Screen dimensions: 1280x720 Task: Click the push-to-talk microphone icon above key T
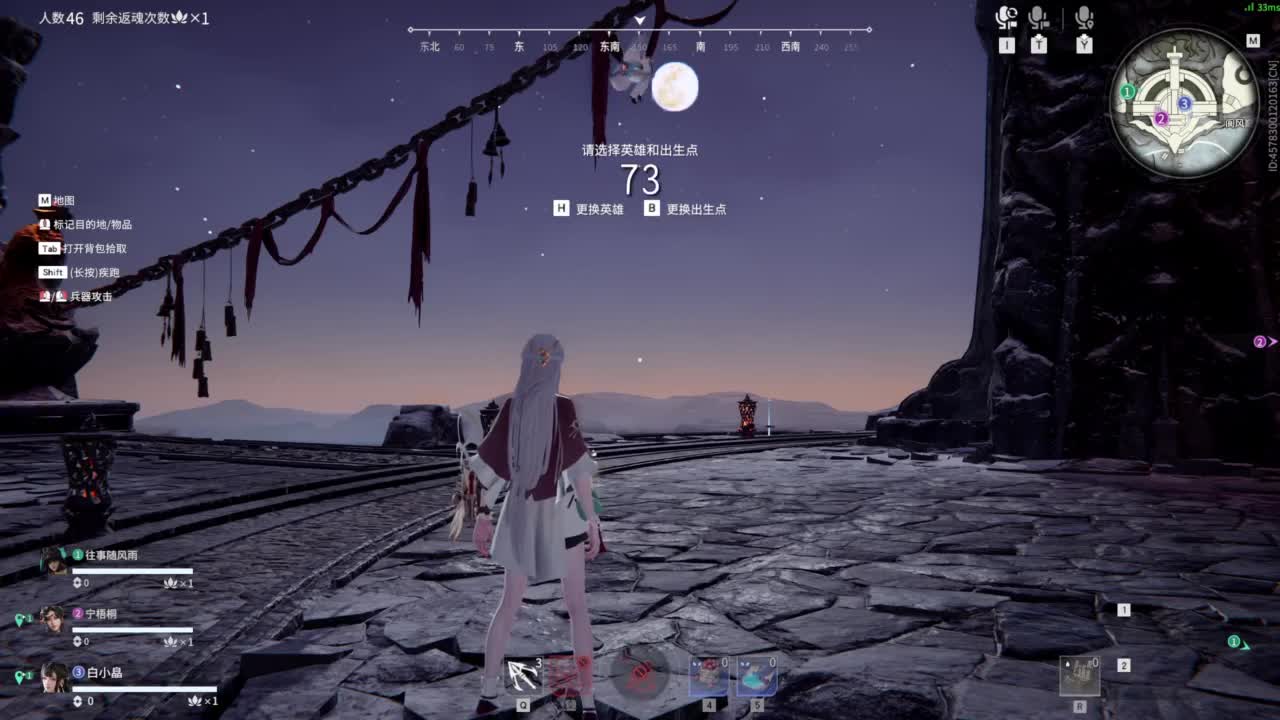pos(1038,17)
